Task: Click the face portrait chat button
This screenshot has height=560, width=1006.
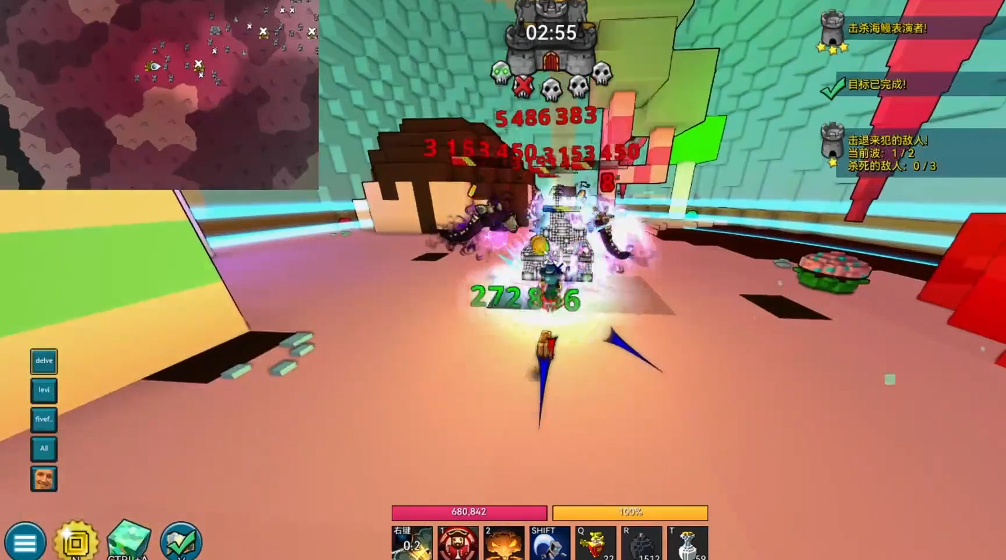Action: 44,479
